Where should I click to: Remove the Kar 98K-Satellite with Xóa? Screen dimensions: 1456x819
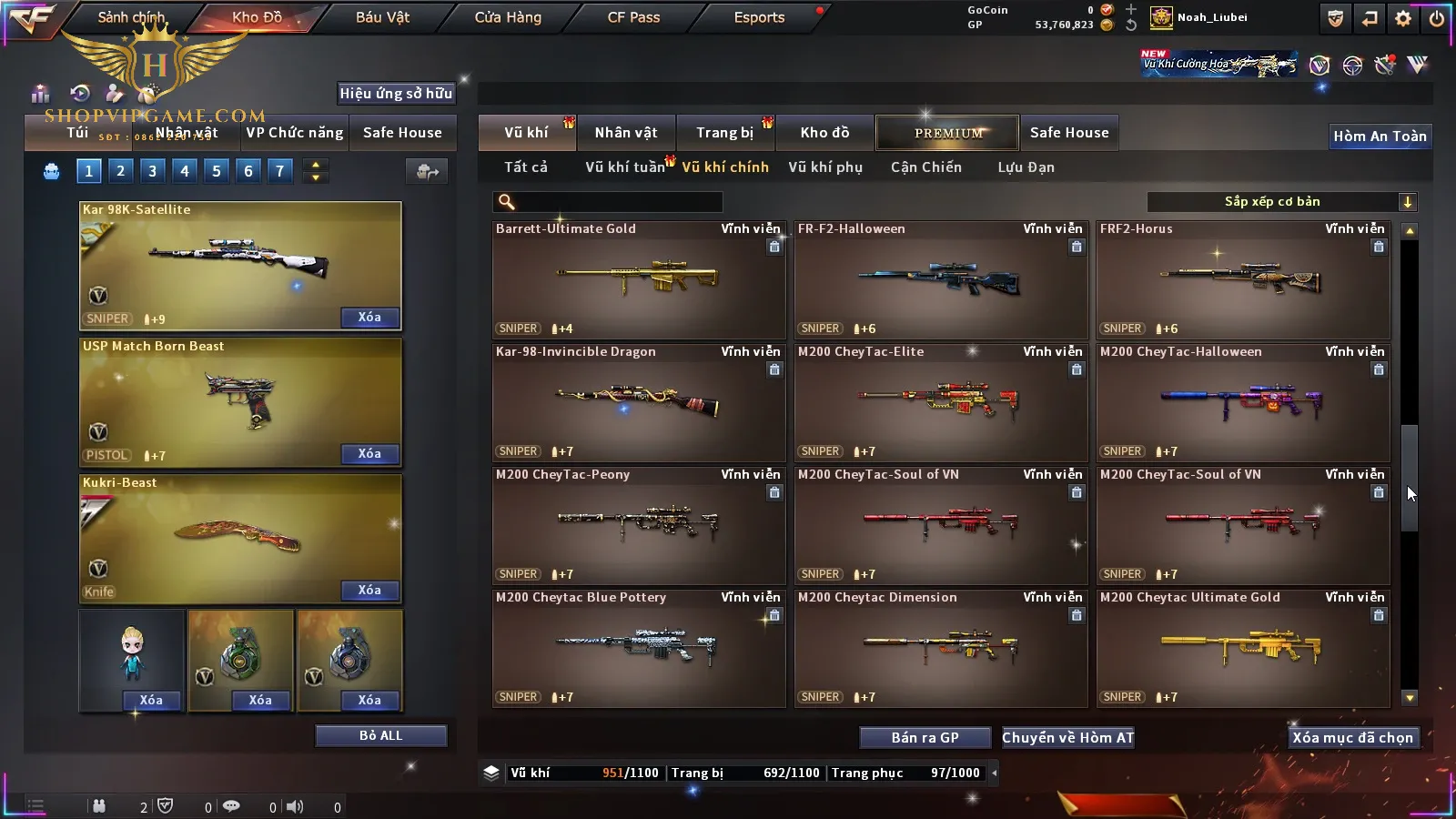point(369,318)
